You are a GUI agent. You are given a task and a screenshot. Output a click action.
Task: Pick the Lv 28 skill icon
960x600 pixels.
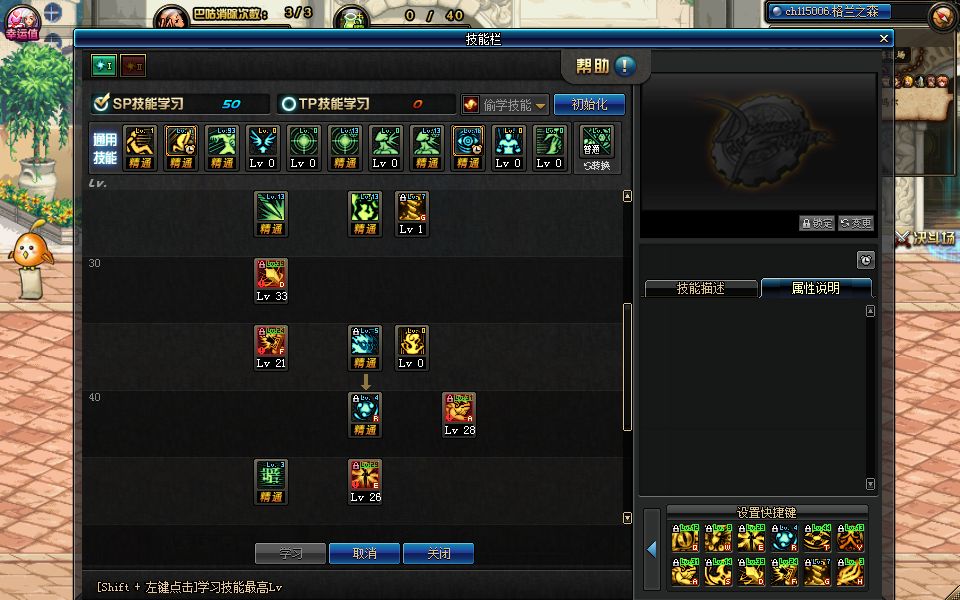pyautogui.click(x=459, y=409)
